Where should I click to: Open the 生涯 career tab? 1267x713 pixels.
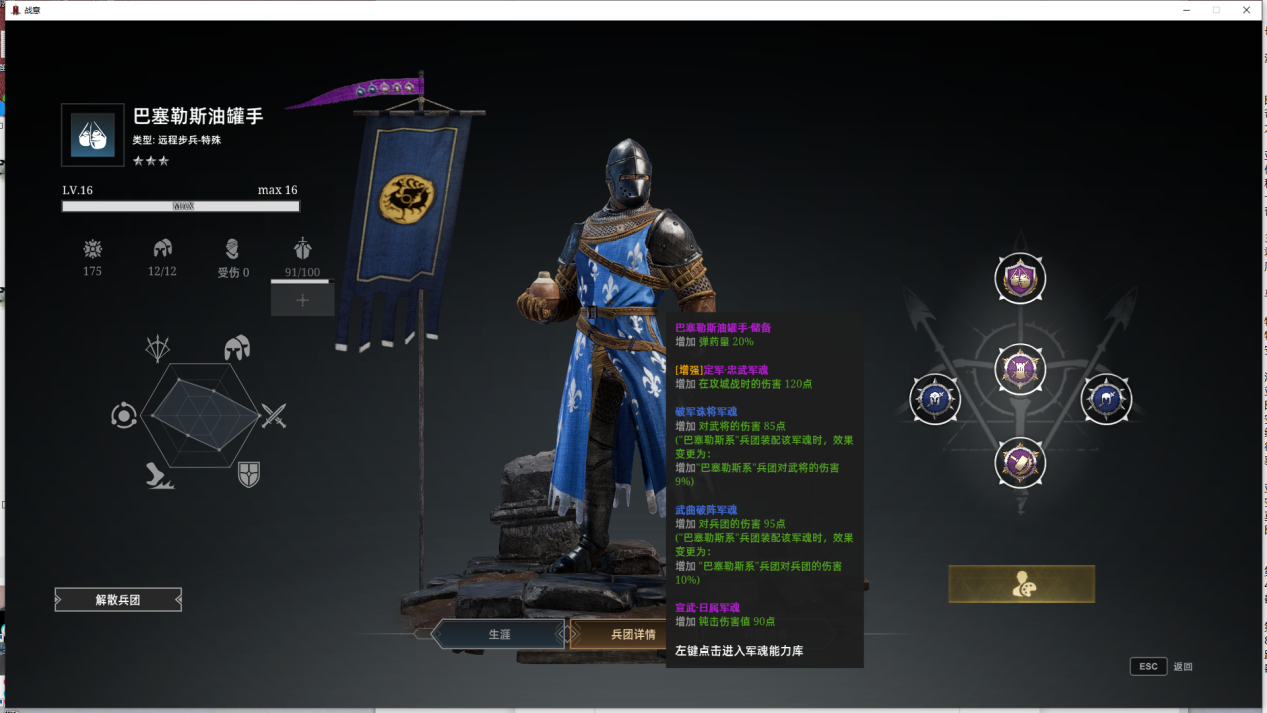(499, 634)
